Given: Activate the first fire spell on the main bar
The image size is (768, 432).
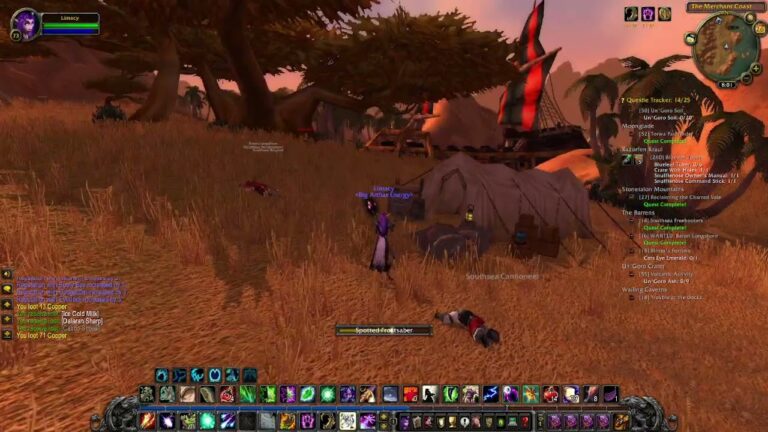Looking at the screenshot, I should [148, 420].
